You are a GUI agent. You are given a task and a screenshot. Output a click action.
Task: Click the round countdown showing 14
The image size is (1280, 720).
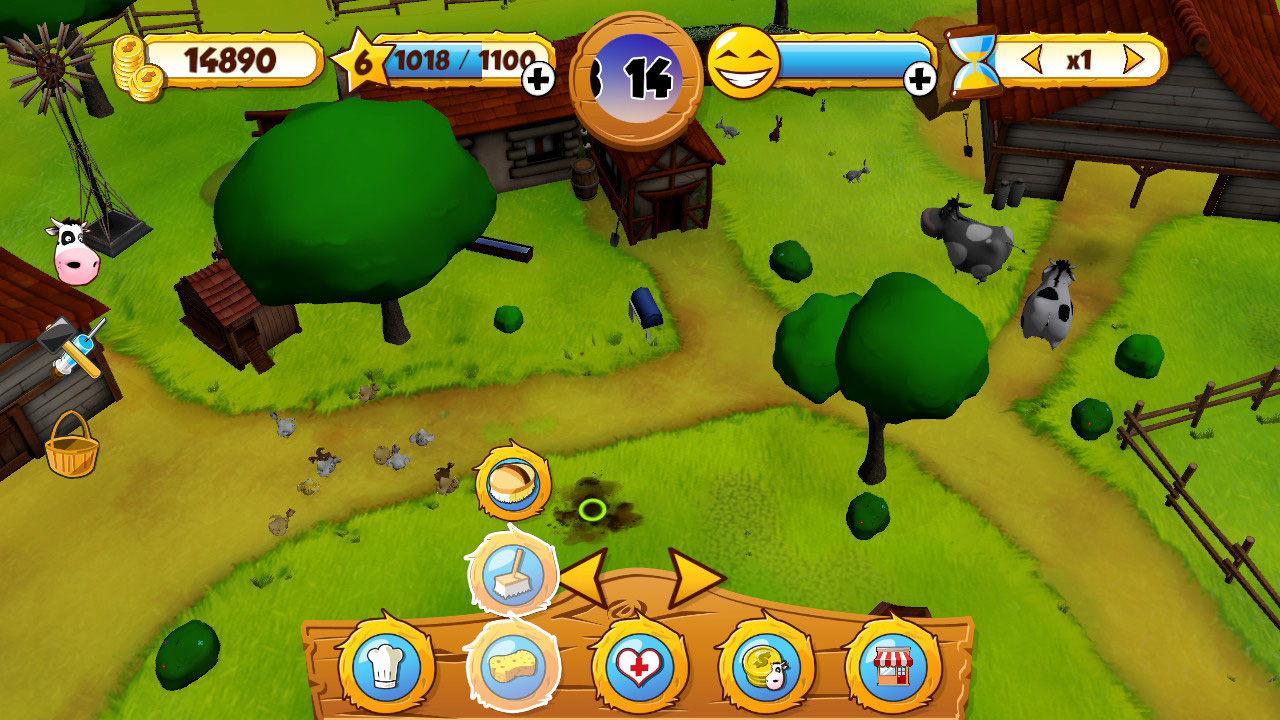[x=636, y=72]
